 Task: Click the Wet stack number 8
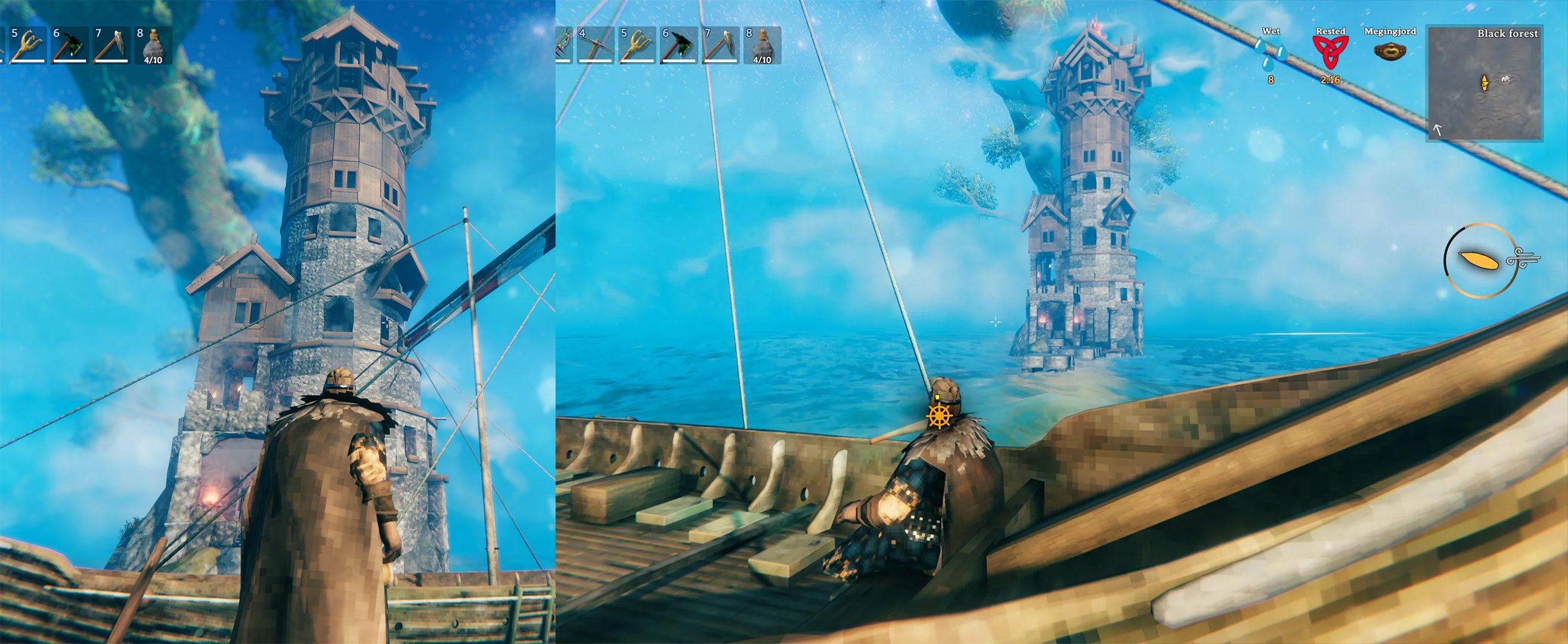point(1272,80)
